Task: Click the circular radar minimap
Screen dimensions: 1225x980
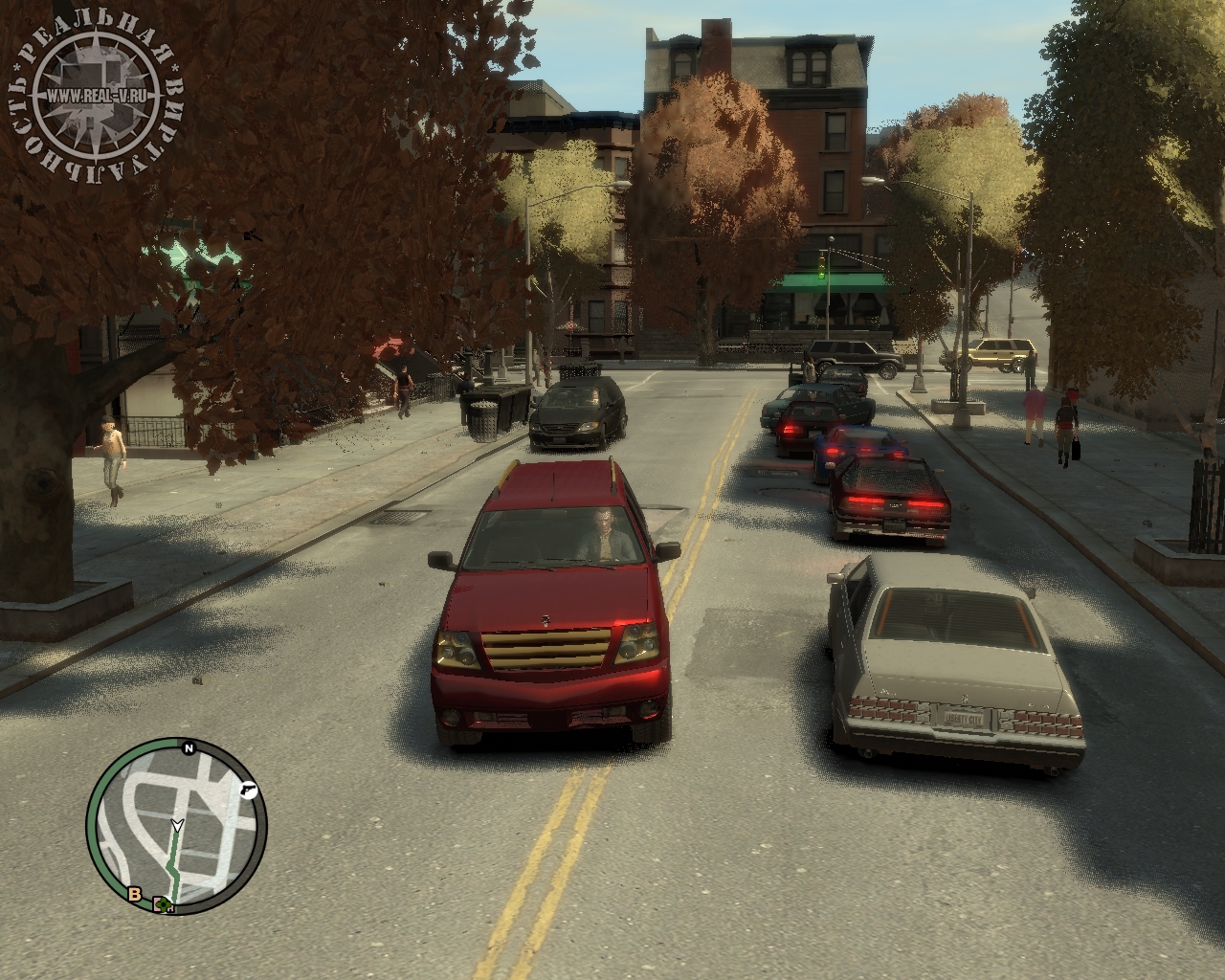Action: pos(177,828)
